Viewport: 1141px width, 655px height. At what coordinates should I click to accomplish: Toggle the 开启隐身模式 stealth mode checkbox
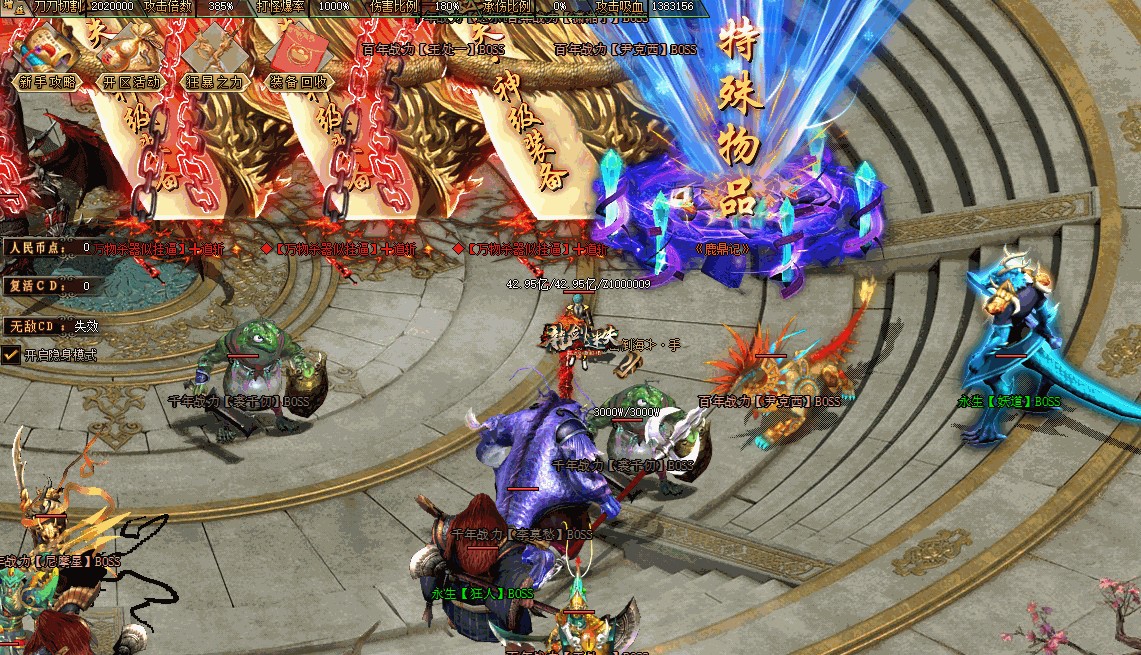(11, 354)
